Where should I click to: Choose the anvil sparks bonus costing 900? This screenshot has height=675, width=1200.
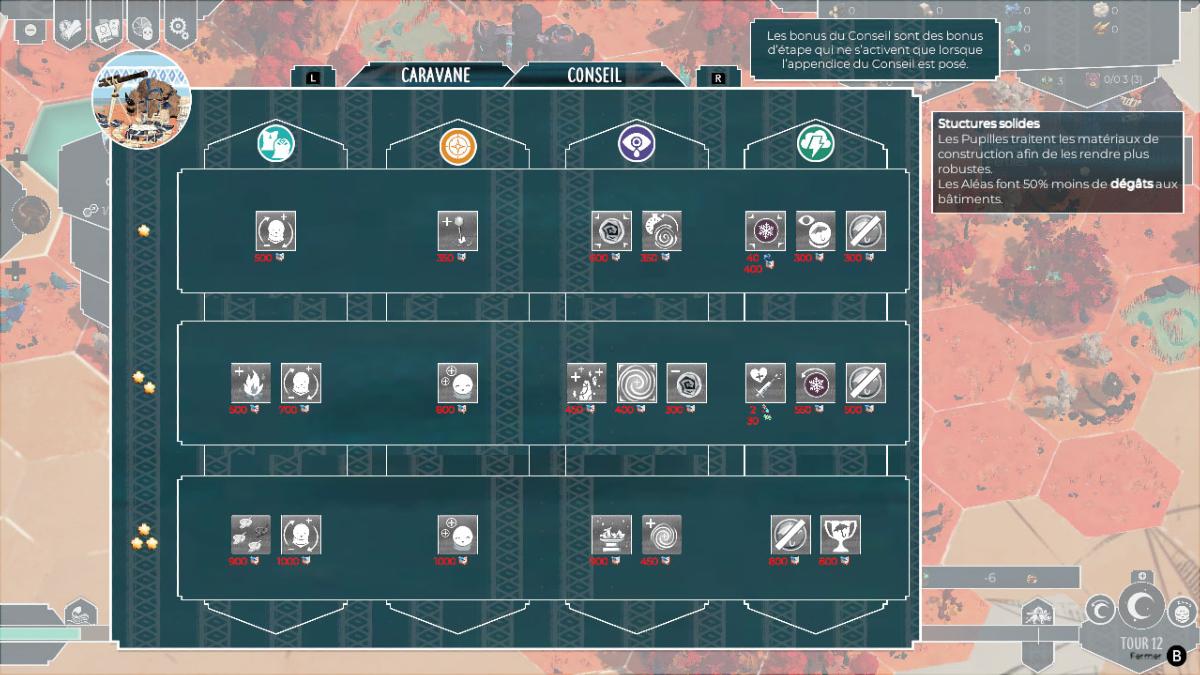click(611, 535)
